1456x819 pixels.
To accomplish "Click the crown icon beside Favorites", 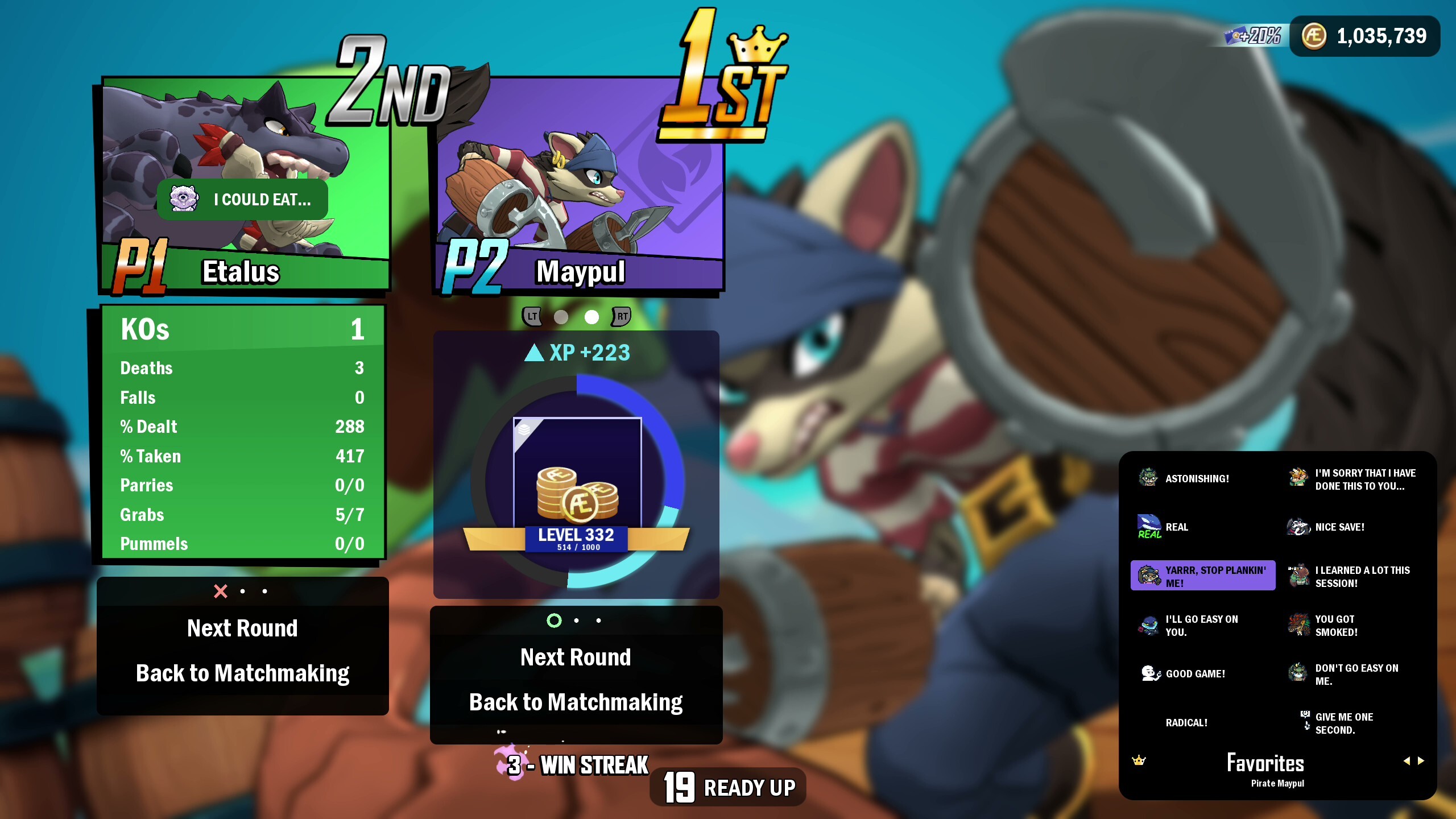I will (1139, 760).
